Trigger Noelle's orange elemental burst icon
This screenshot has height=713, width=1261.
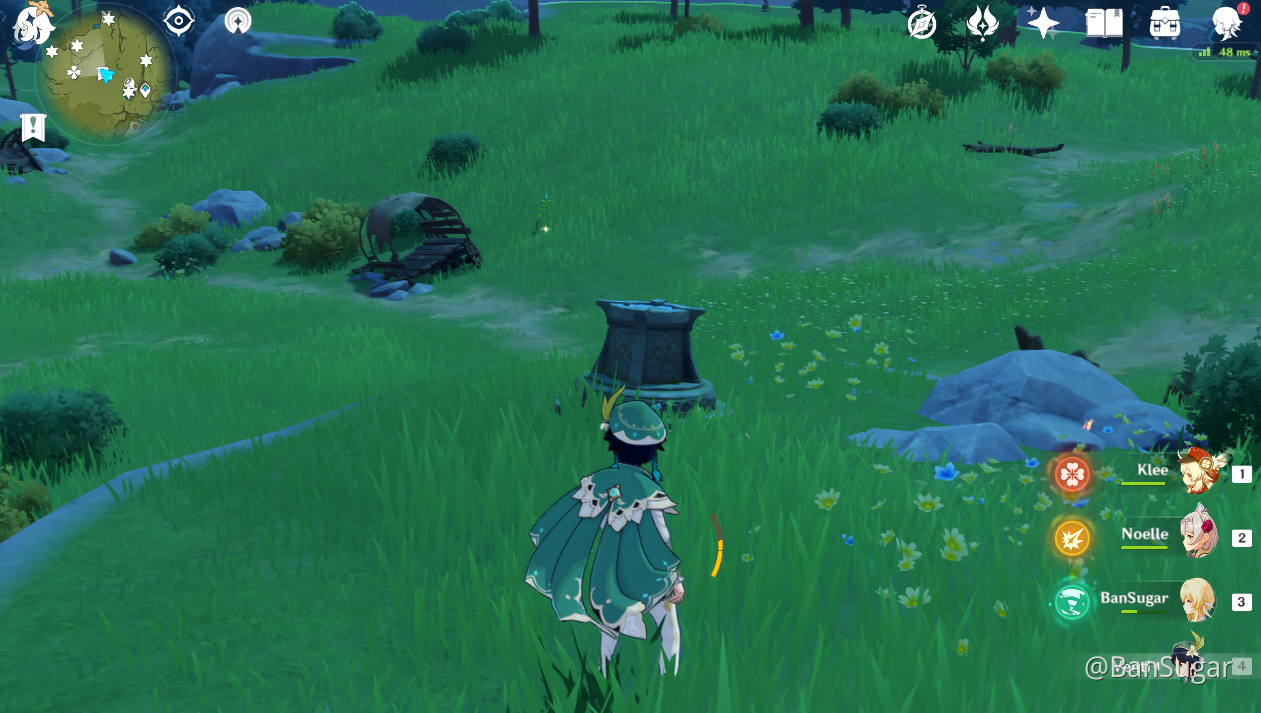pos(1072,538)
